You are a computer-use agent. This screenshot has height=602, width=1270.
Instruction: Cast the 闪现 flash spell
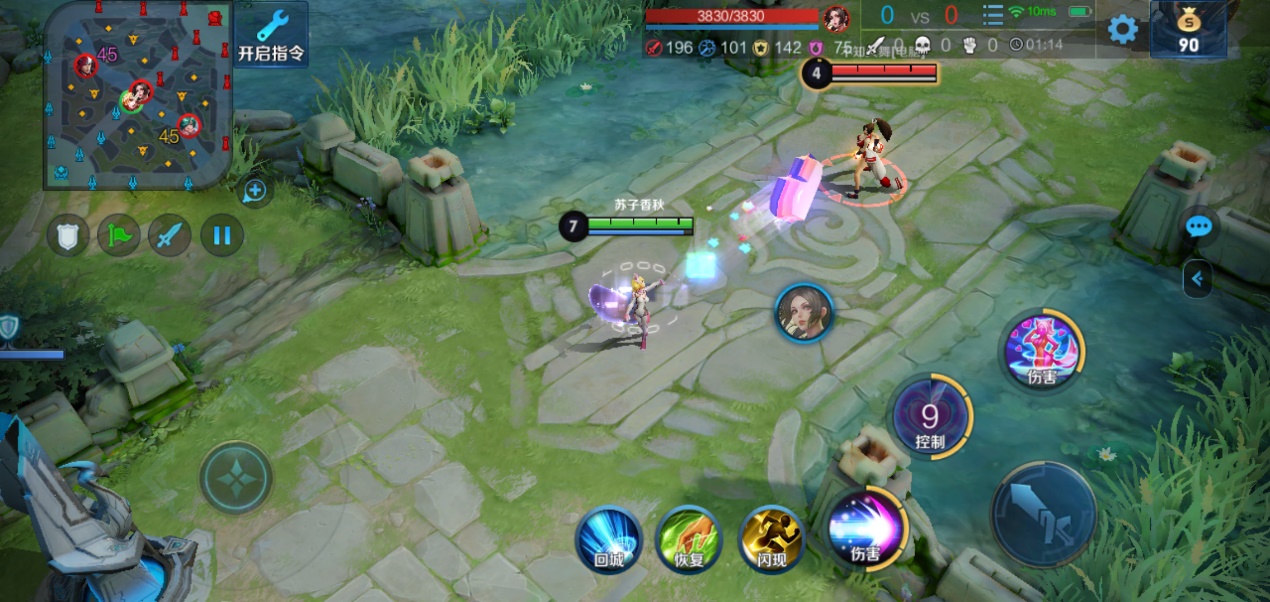coord(771,540)
